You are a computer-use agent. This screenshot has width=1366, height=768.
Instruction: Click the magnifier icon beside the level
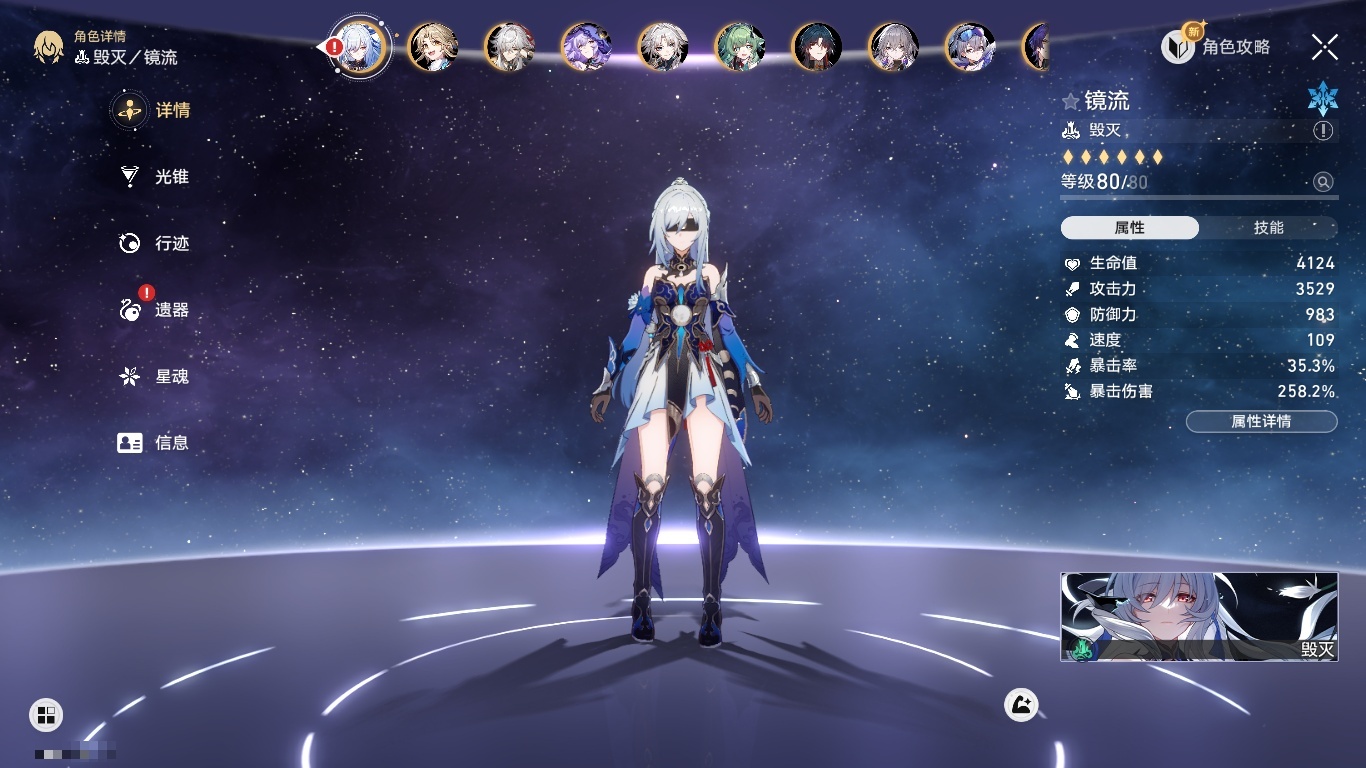click(x=1323, y=182)
